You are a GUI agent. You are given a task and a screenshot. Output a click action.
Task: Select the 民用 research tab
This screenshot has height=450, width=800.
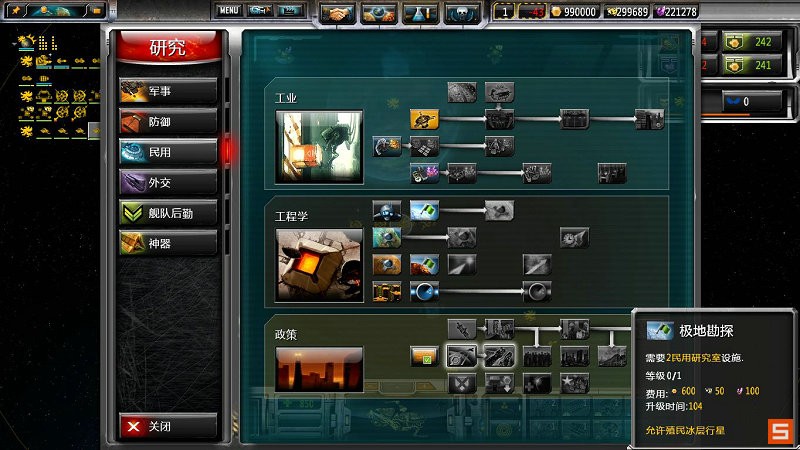click(167, 152)
